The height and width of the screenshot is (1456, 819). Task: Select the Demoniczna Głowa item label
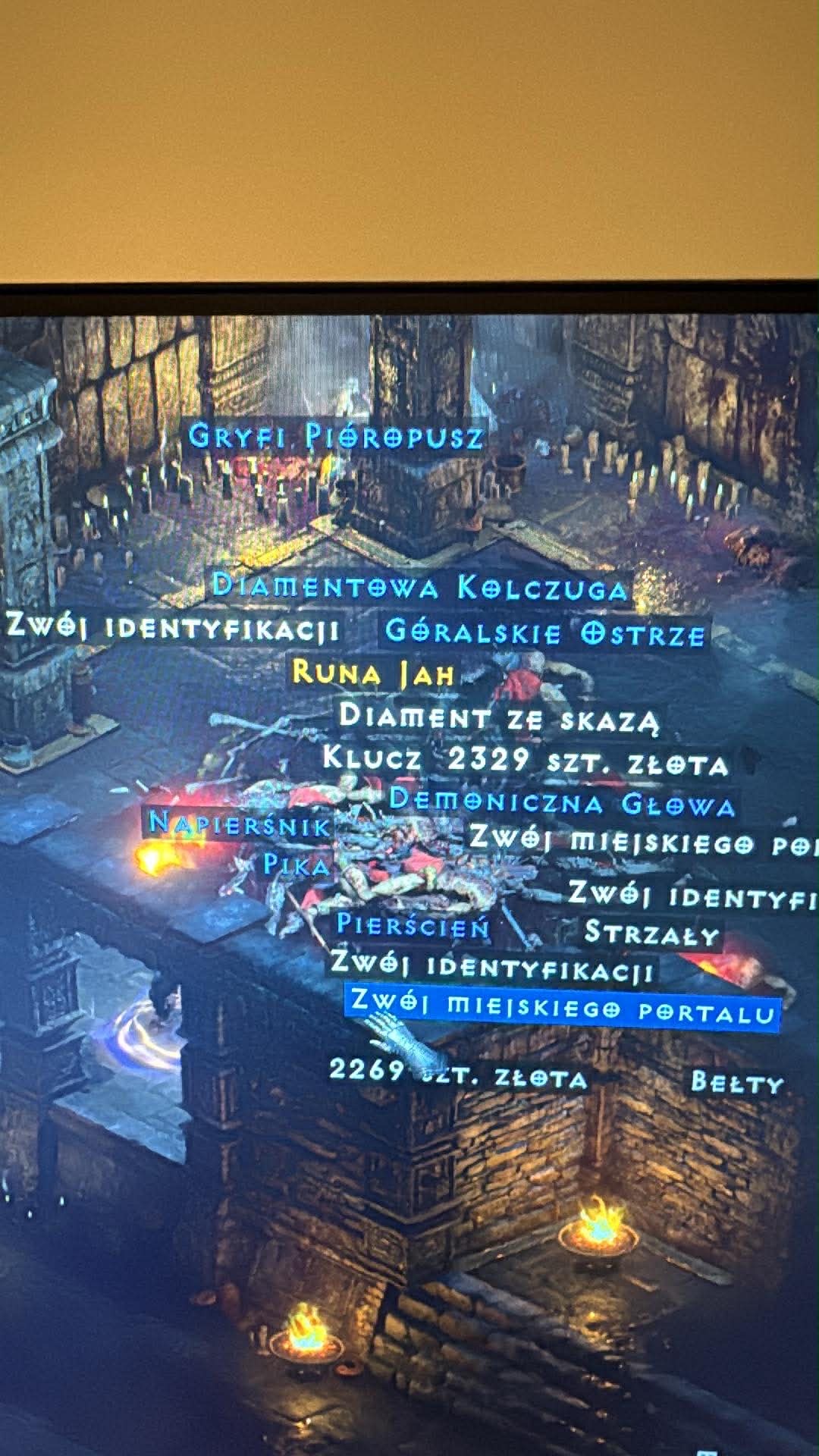562,803
